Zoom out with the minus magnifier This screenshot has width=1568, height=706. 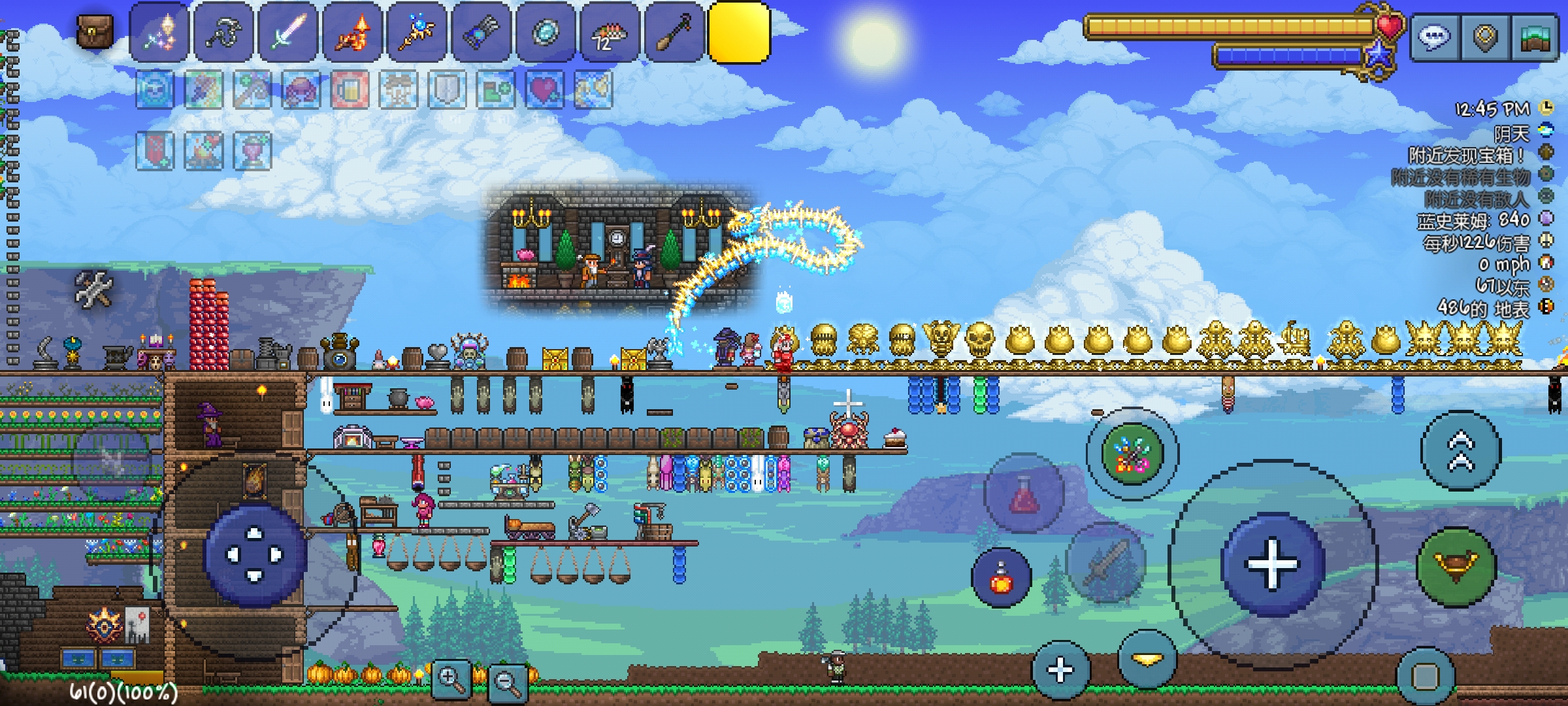[507, 682]
